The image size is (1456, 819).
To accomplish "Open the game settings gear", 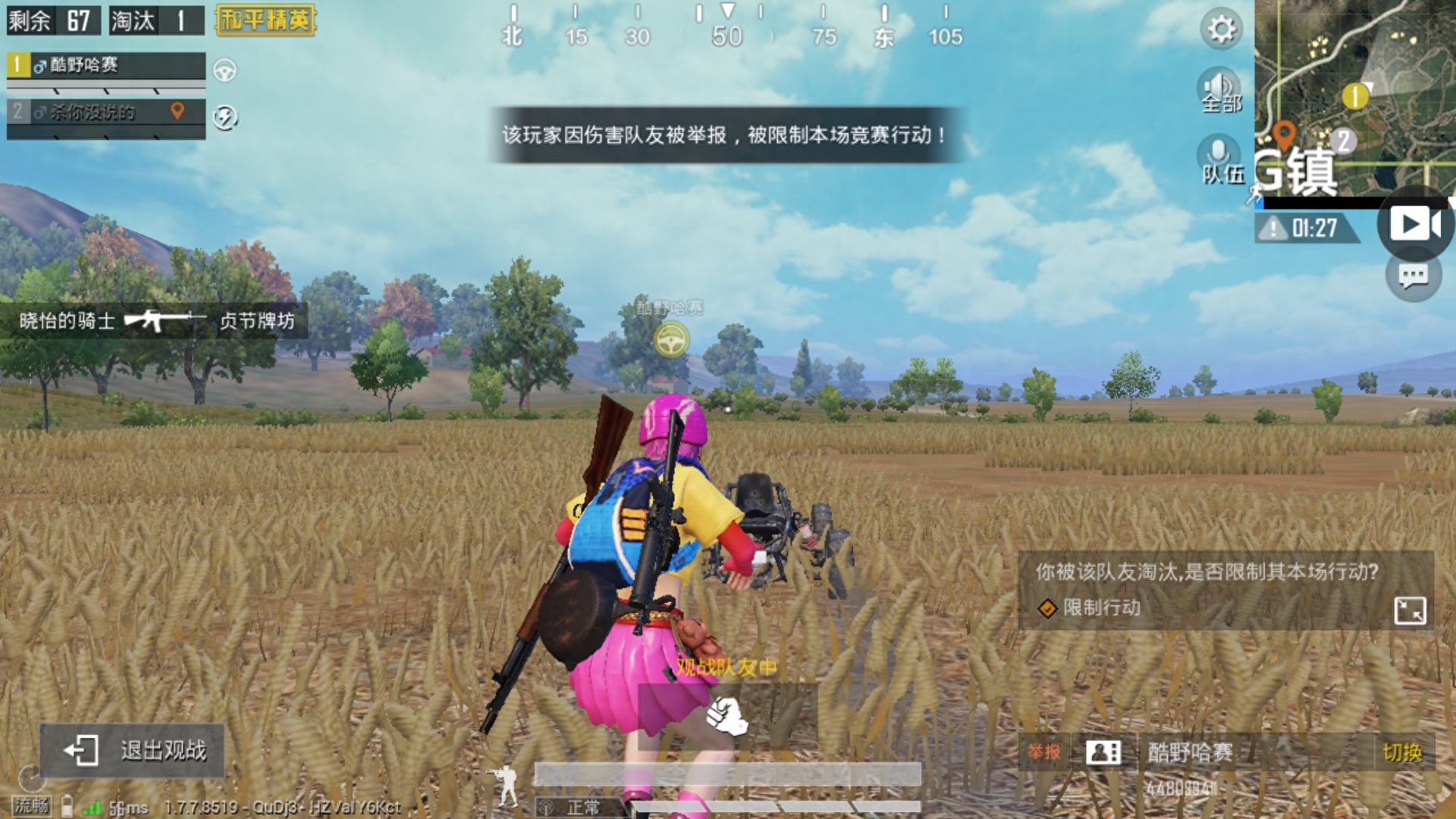I will coord(1222,30).
